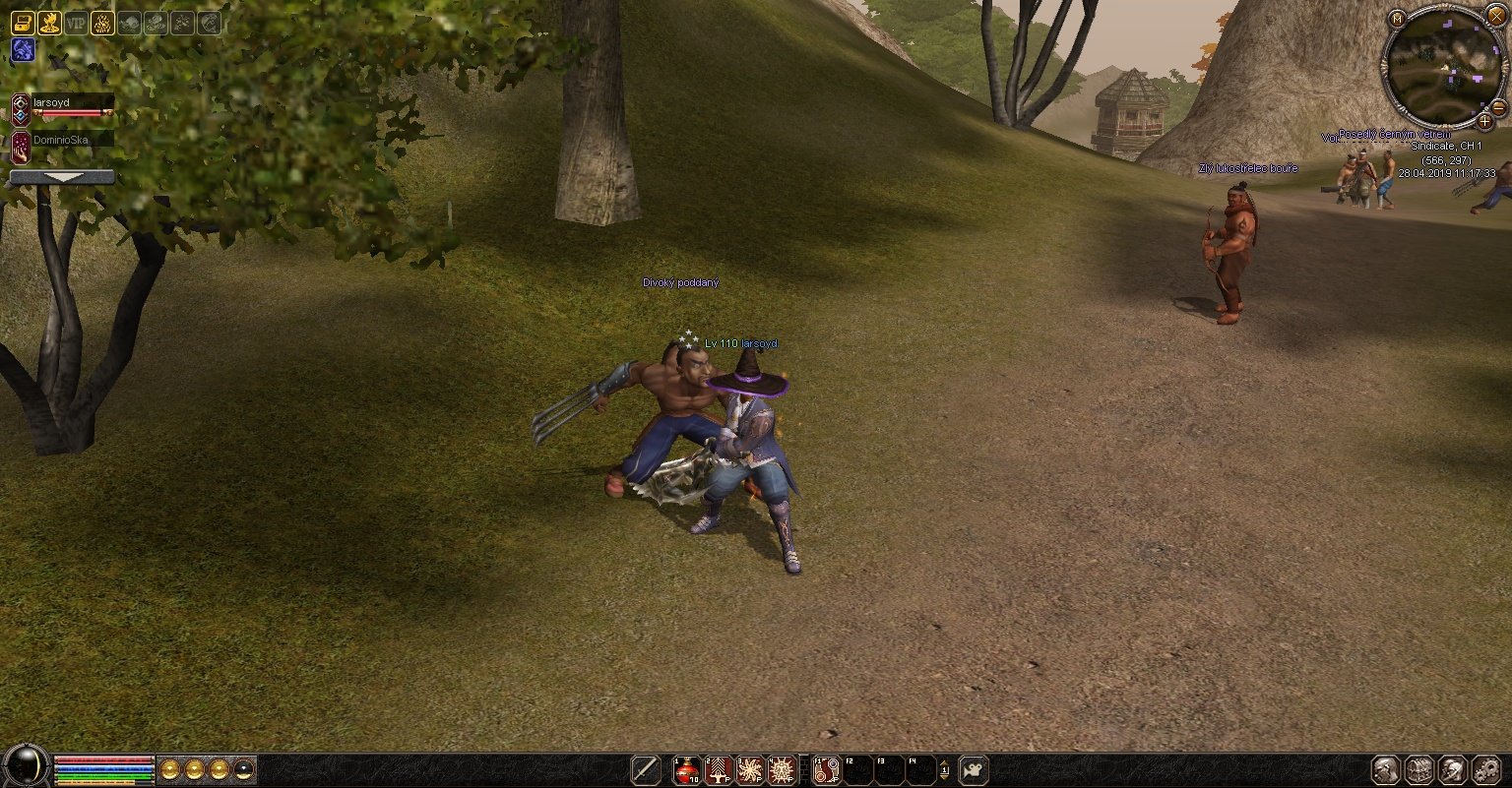
Task: Activate the whirlwind skill in slot 3
Action: [750, 769]
